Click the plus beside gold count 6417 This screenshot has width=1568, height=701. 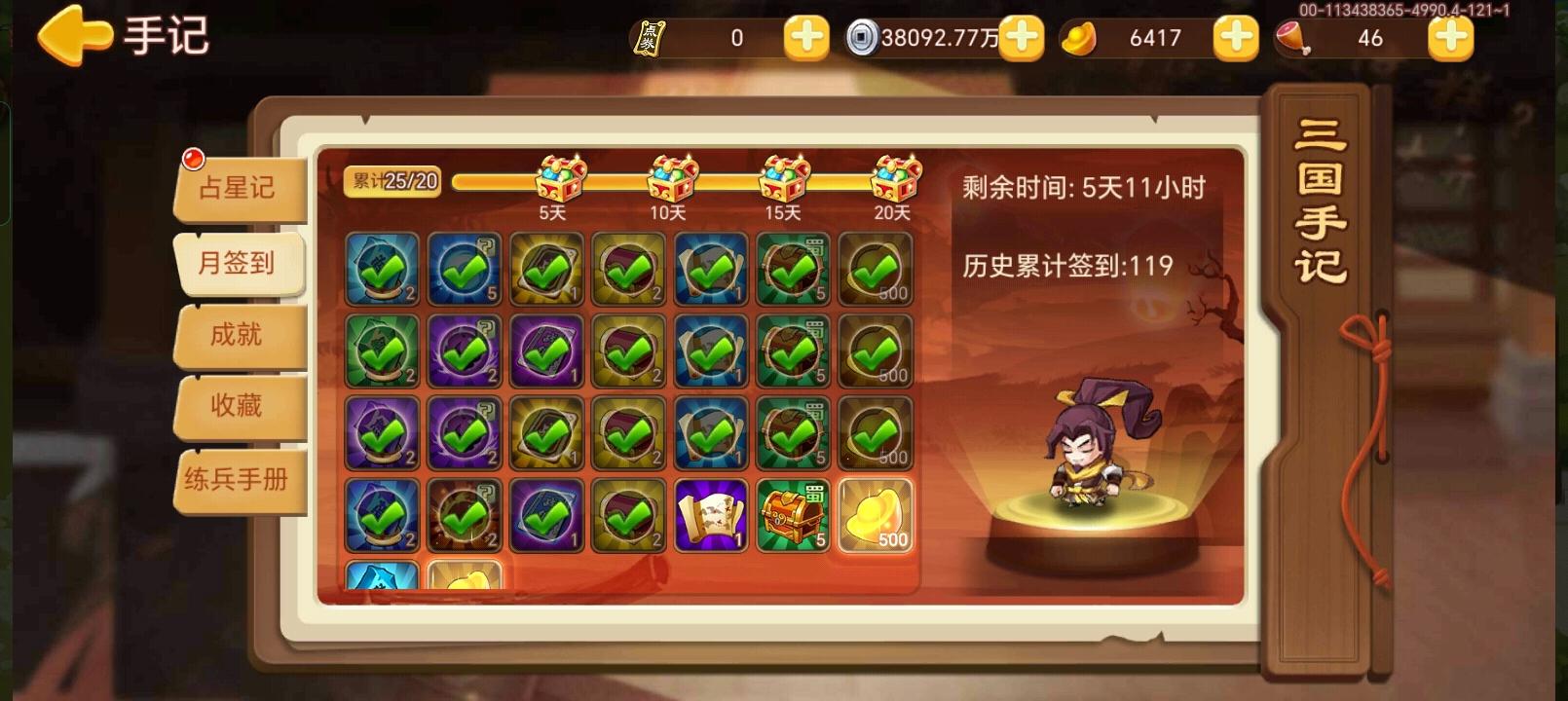pyautogui.click(x=1235, y=39)
